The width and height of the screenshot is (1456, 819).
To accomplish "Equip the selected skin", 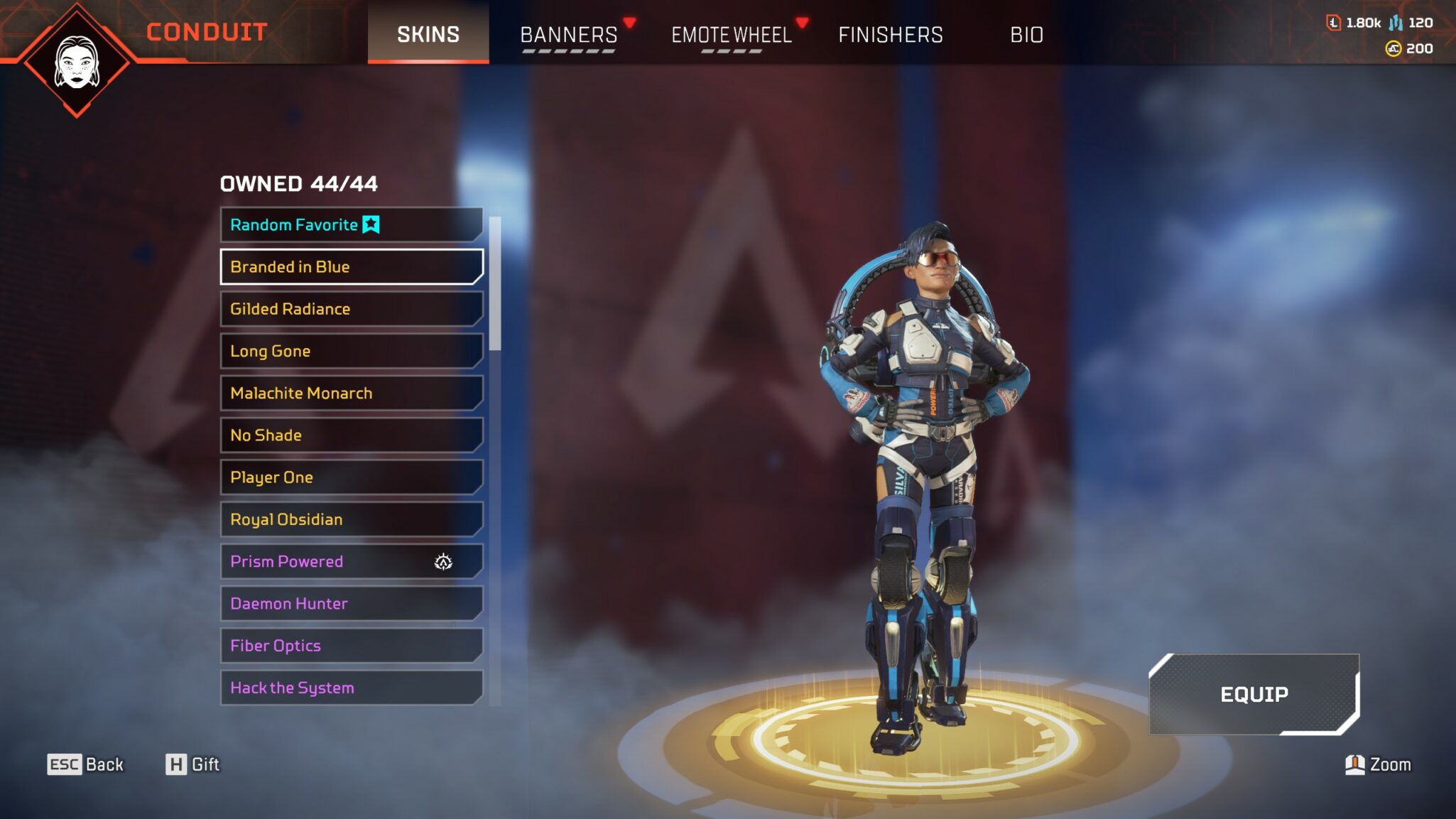I will tap(1254, 694).
